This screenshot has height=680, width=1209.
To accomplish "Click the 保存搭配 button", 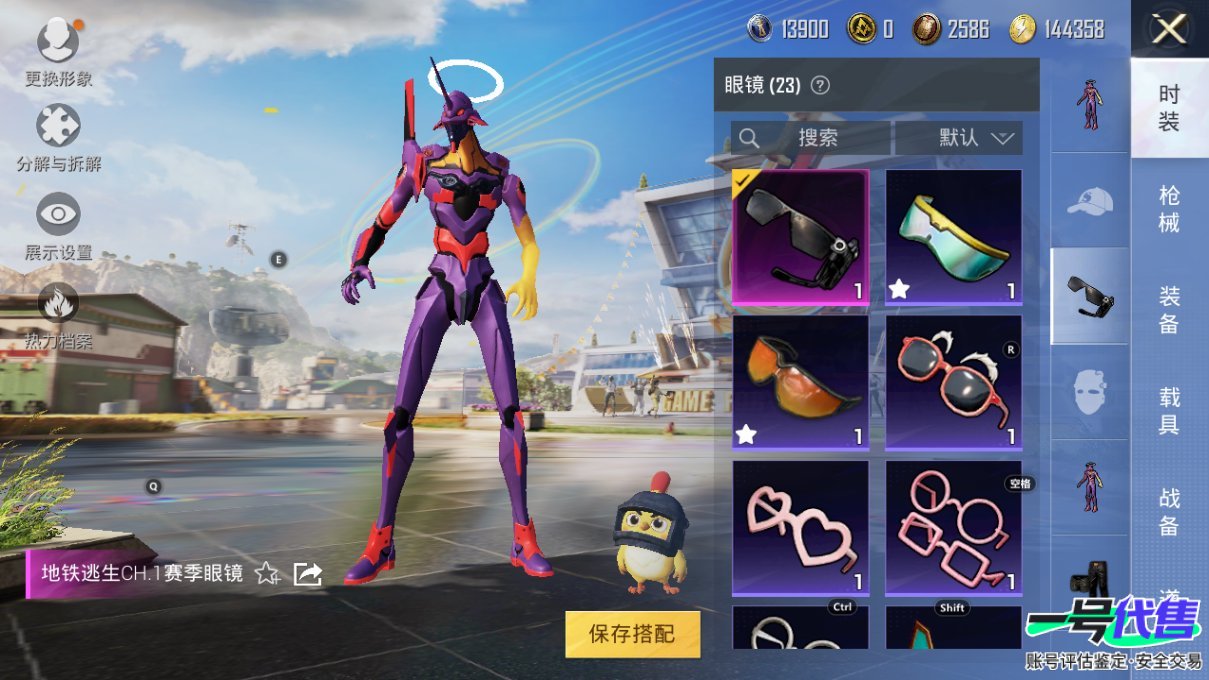I will (x=632, y=633).
